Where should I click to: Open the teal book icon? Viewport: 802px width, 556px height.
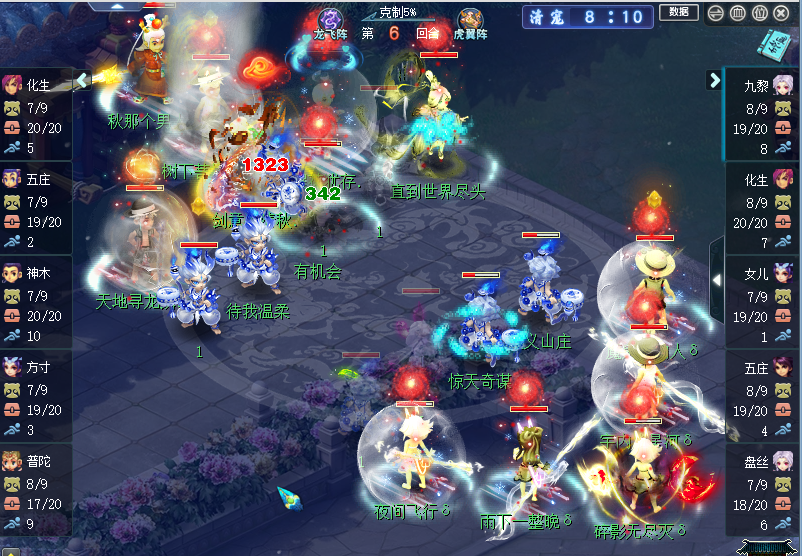pos(774,45)
